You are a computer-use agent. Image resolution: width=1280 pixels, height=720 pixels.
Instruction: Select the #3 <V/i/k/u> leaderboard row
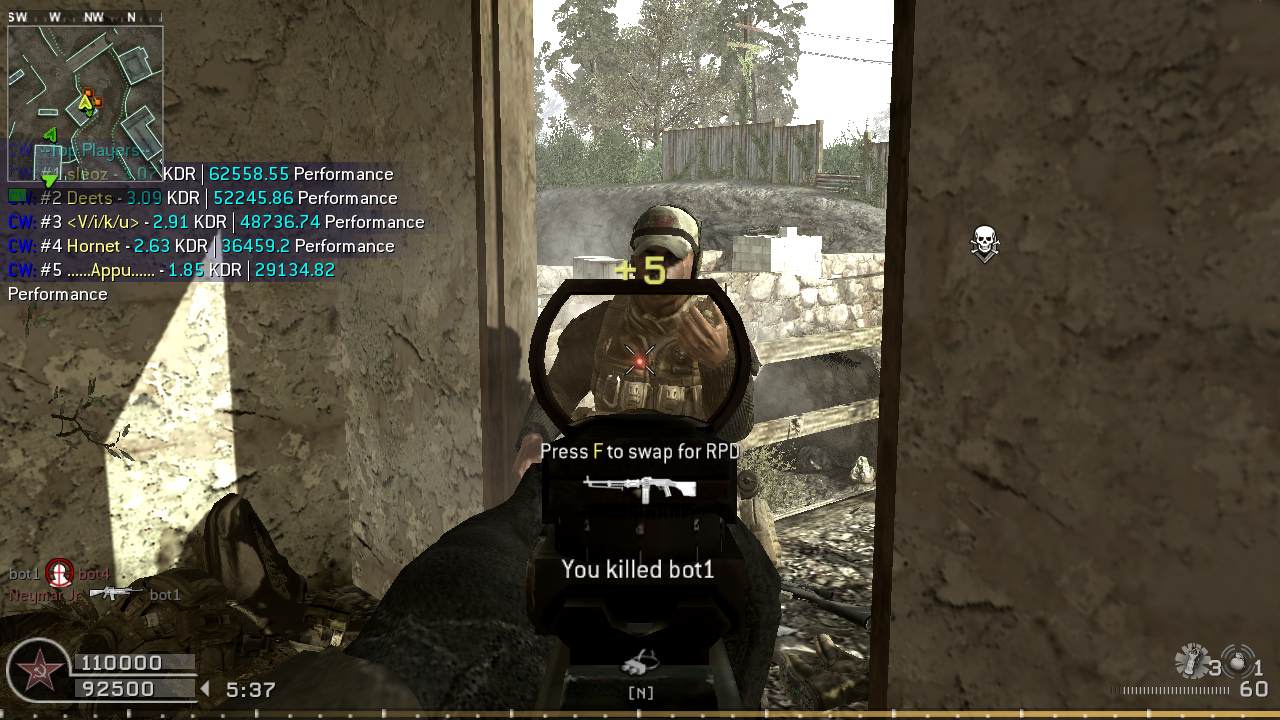[216, 222]
